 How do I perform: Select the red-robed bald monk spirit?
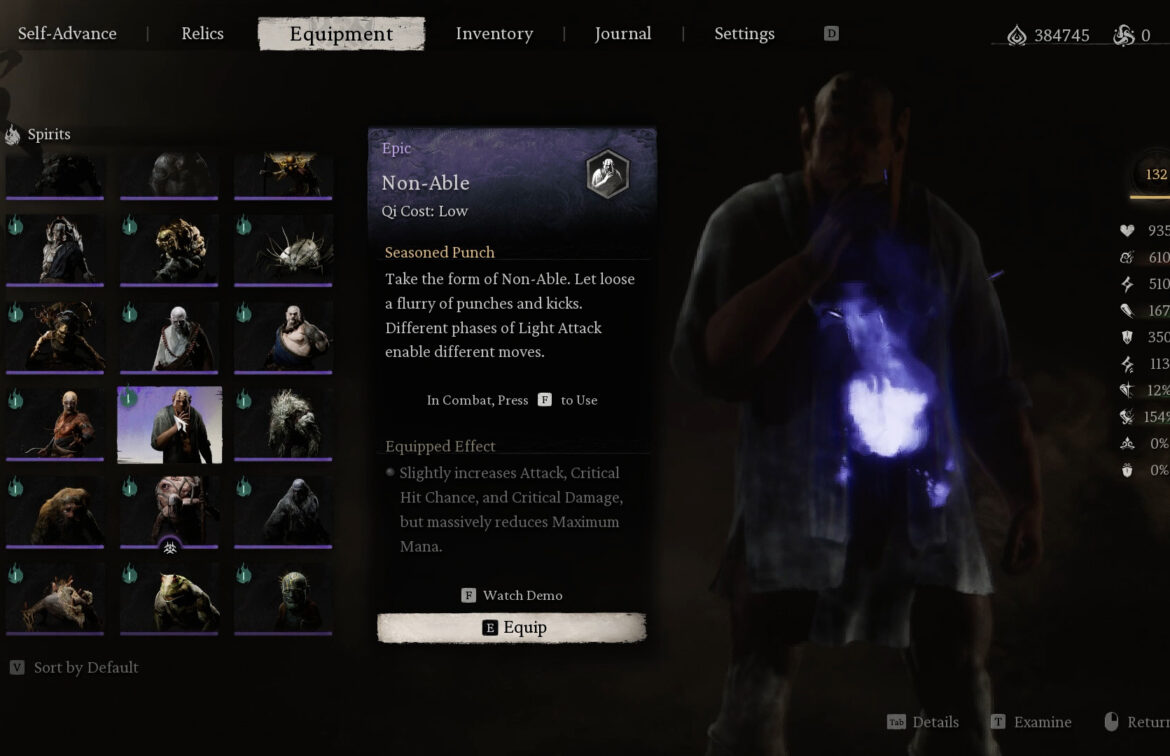click(56, 425)
